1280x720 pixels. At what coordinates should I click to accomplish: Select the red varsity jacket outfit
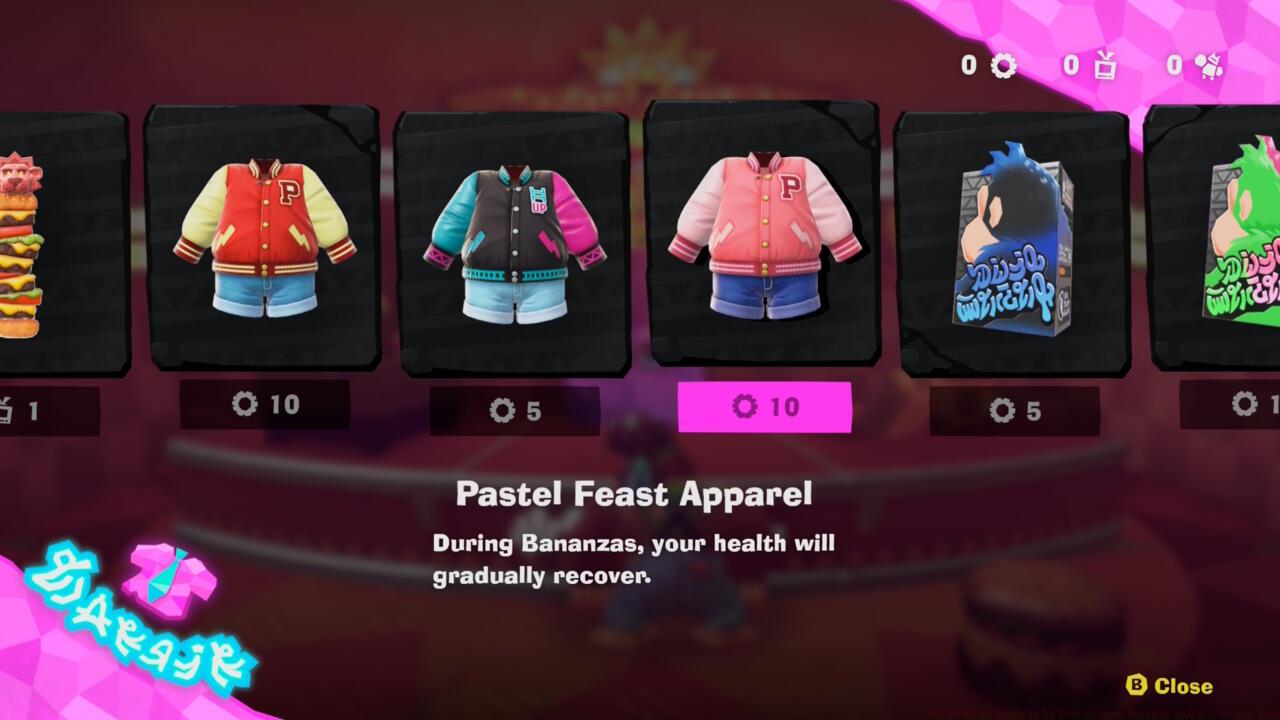[266, 240]
